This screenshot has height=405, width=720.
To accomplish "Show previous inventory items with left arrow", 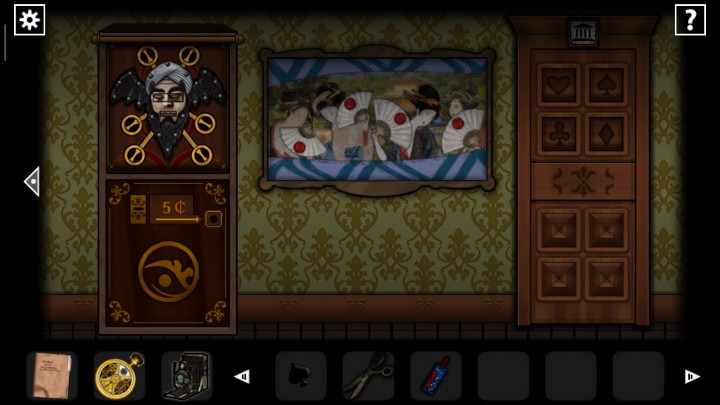I will coord(241,377).
